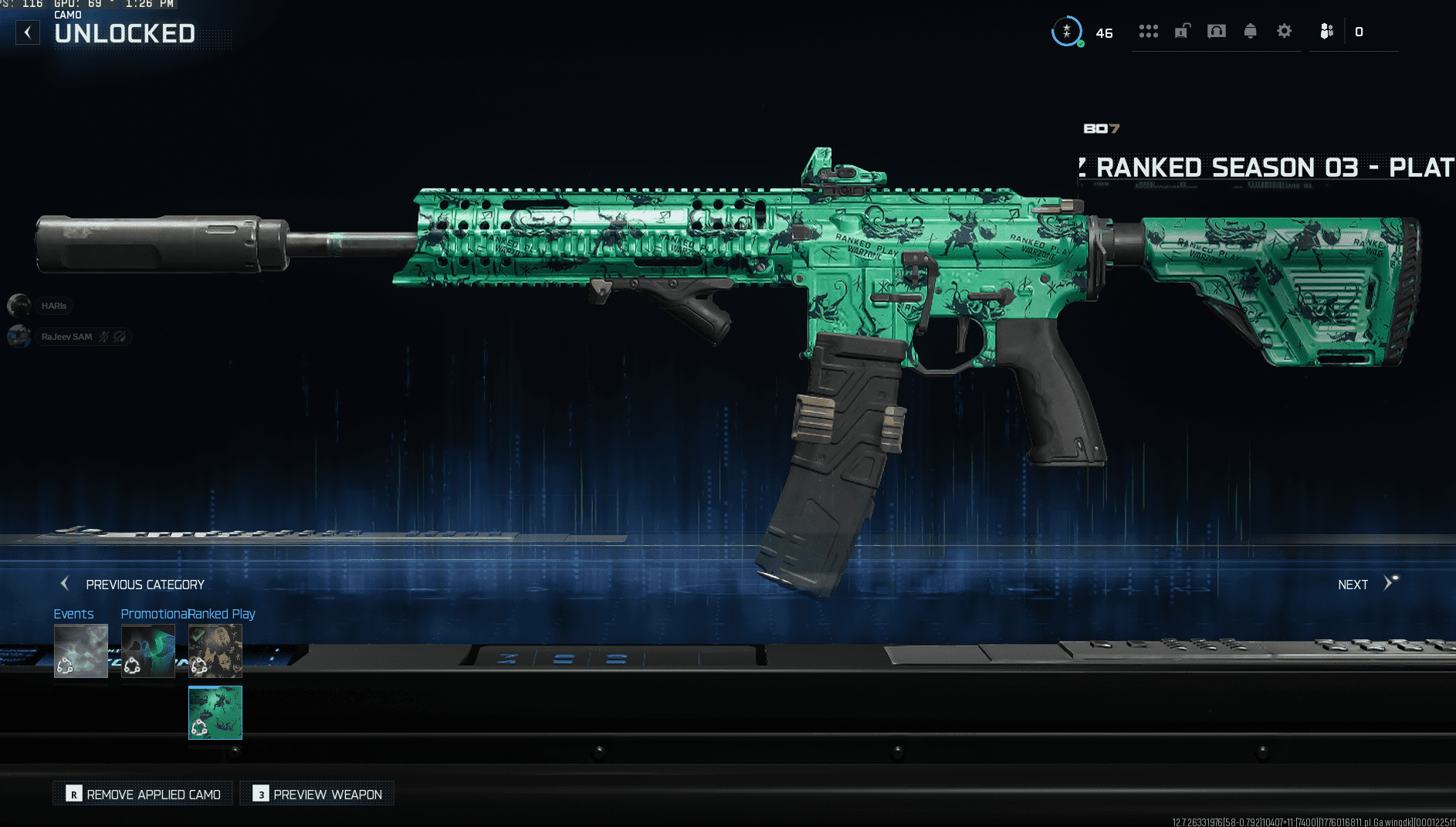Image resolution: width=1456 pixels, height=827 pixels.
Task: Show notifications with the bell icon
Action: pos(1250,32)
